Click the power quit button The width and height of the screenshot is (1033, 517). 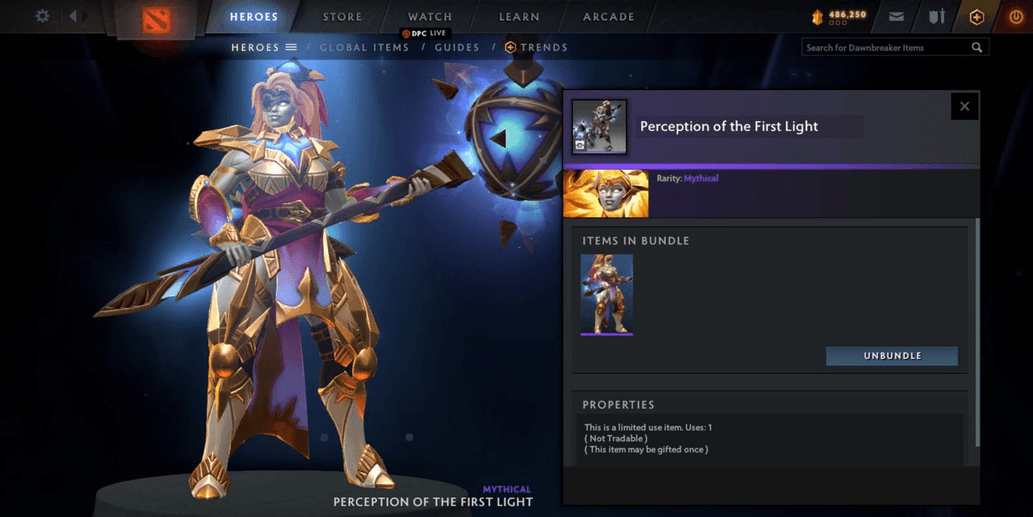pyautogui.click(x=1016, y=17)
